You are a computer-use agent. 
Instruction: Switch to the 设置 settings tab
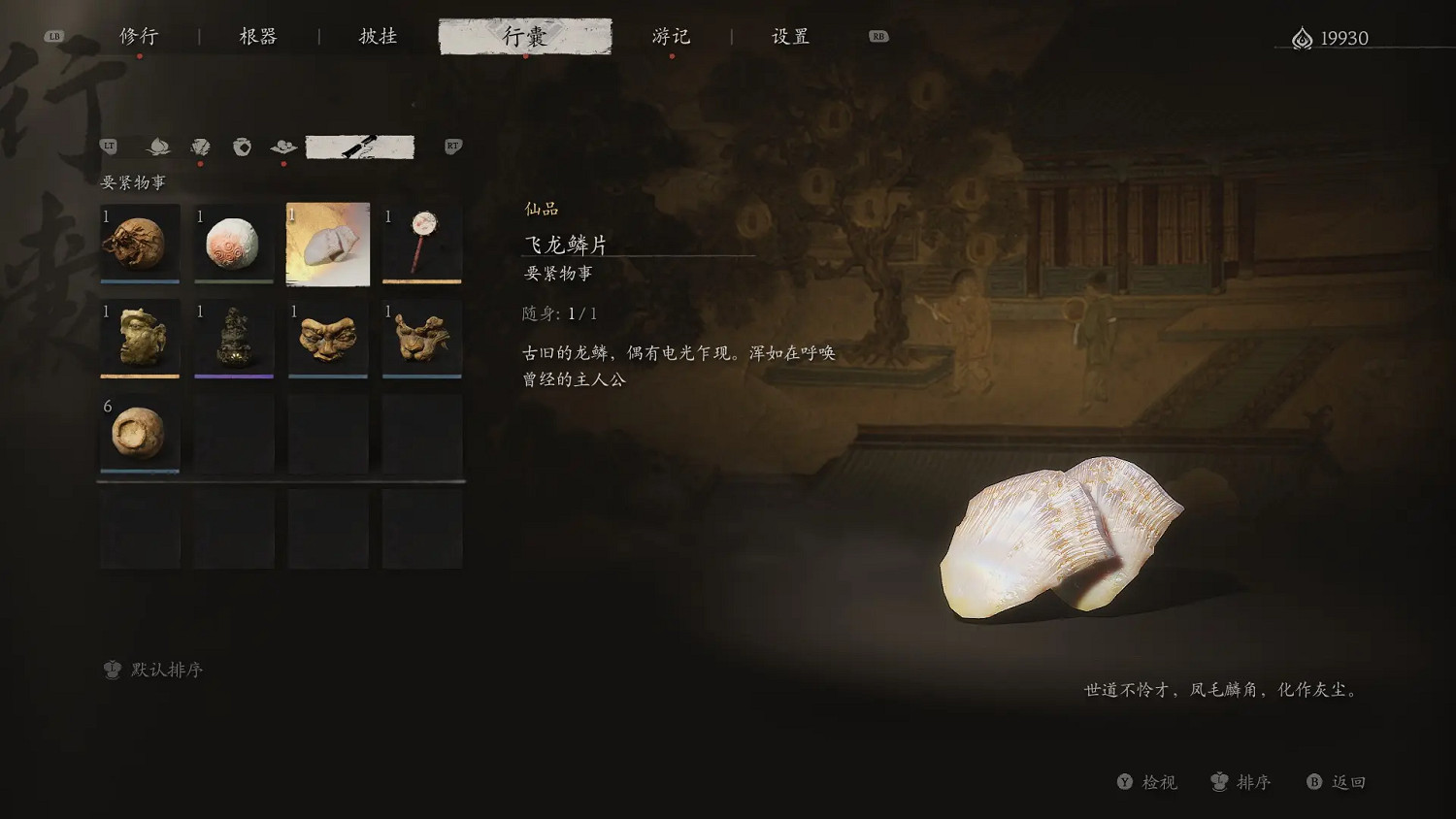[x=789, y=36]
